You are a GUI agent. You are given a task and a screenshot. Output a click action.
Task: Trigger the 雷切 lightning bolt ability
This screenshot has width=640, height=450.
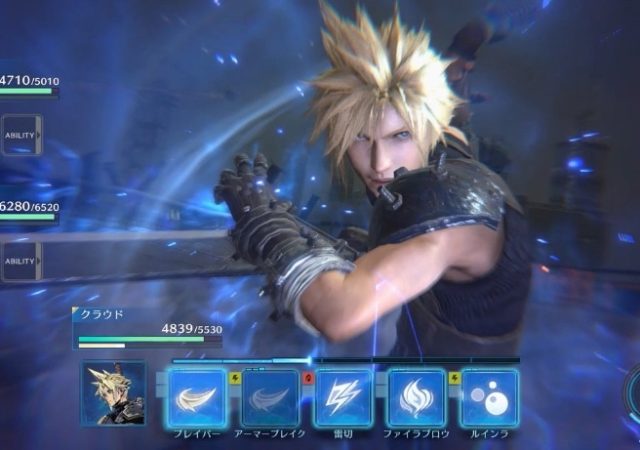(343, 398)
